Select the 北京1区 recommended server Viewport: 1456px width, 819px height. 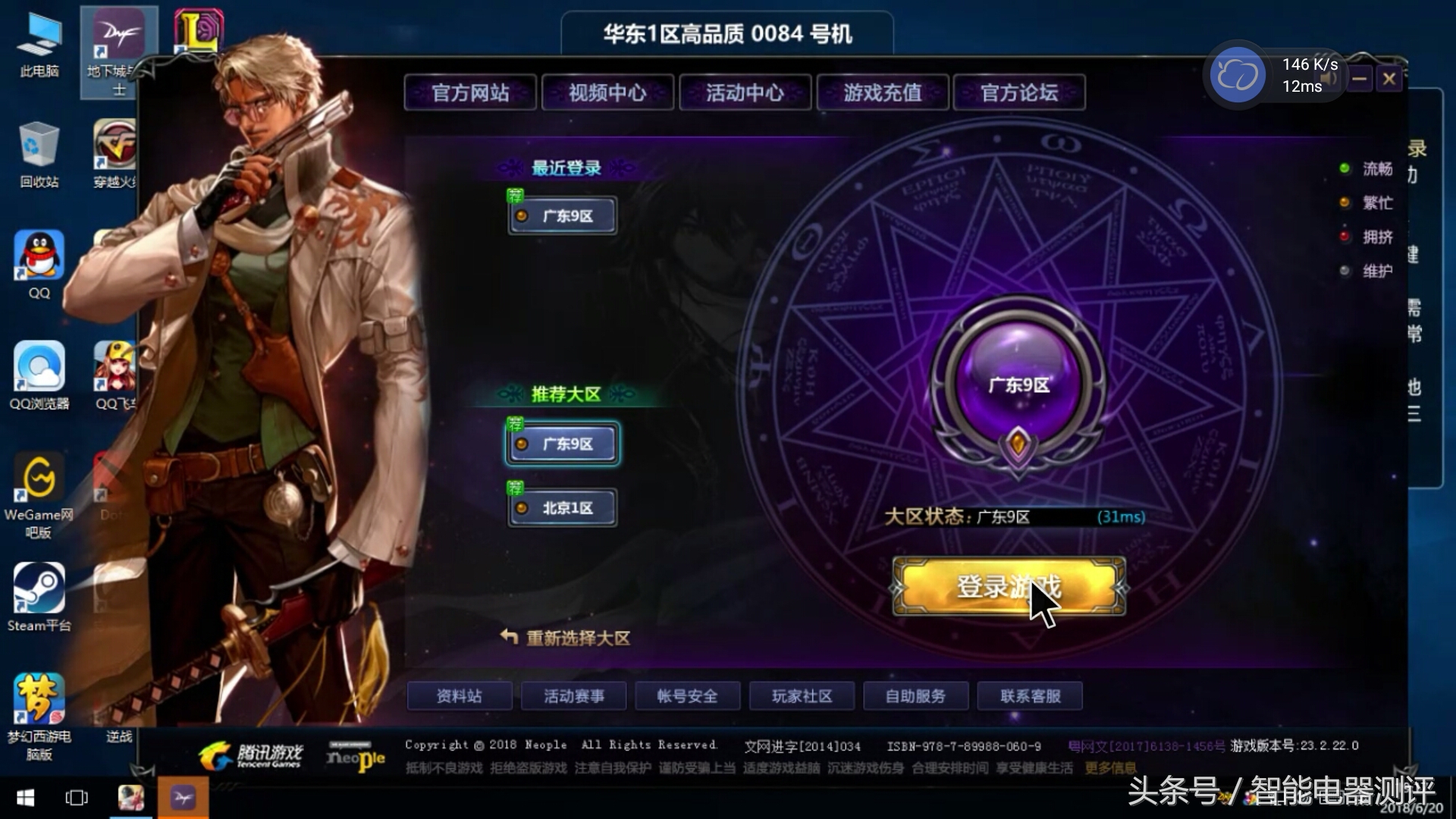(561, 507)
